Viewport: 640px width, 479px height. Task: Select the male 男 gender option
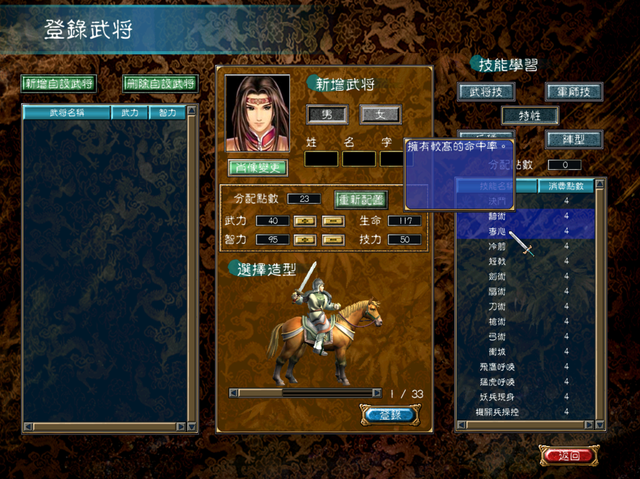[326, 115]
